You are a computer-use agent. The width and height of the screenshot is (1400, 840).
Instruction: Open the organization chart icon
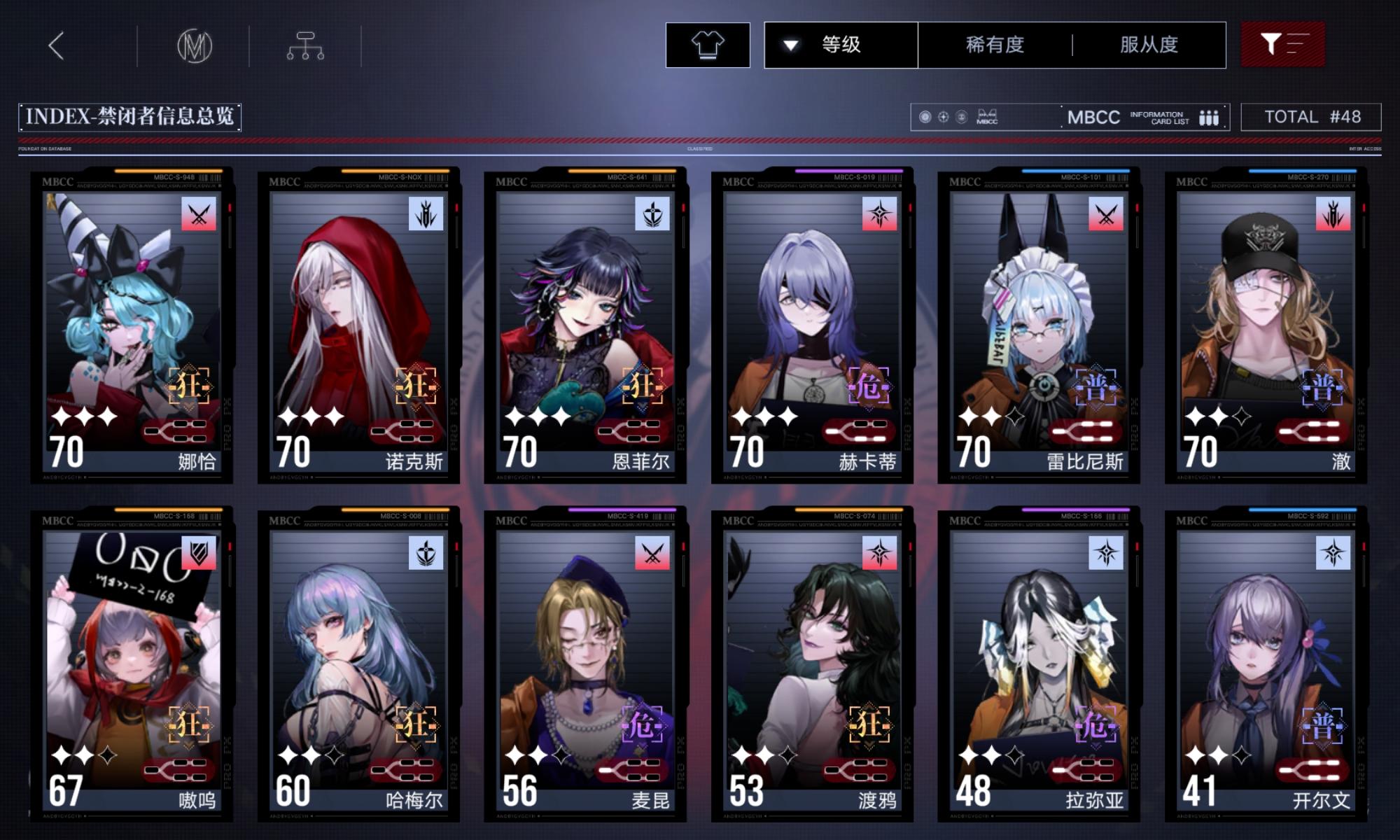click(307, 44)
